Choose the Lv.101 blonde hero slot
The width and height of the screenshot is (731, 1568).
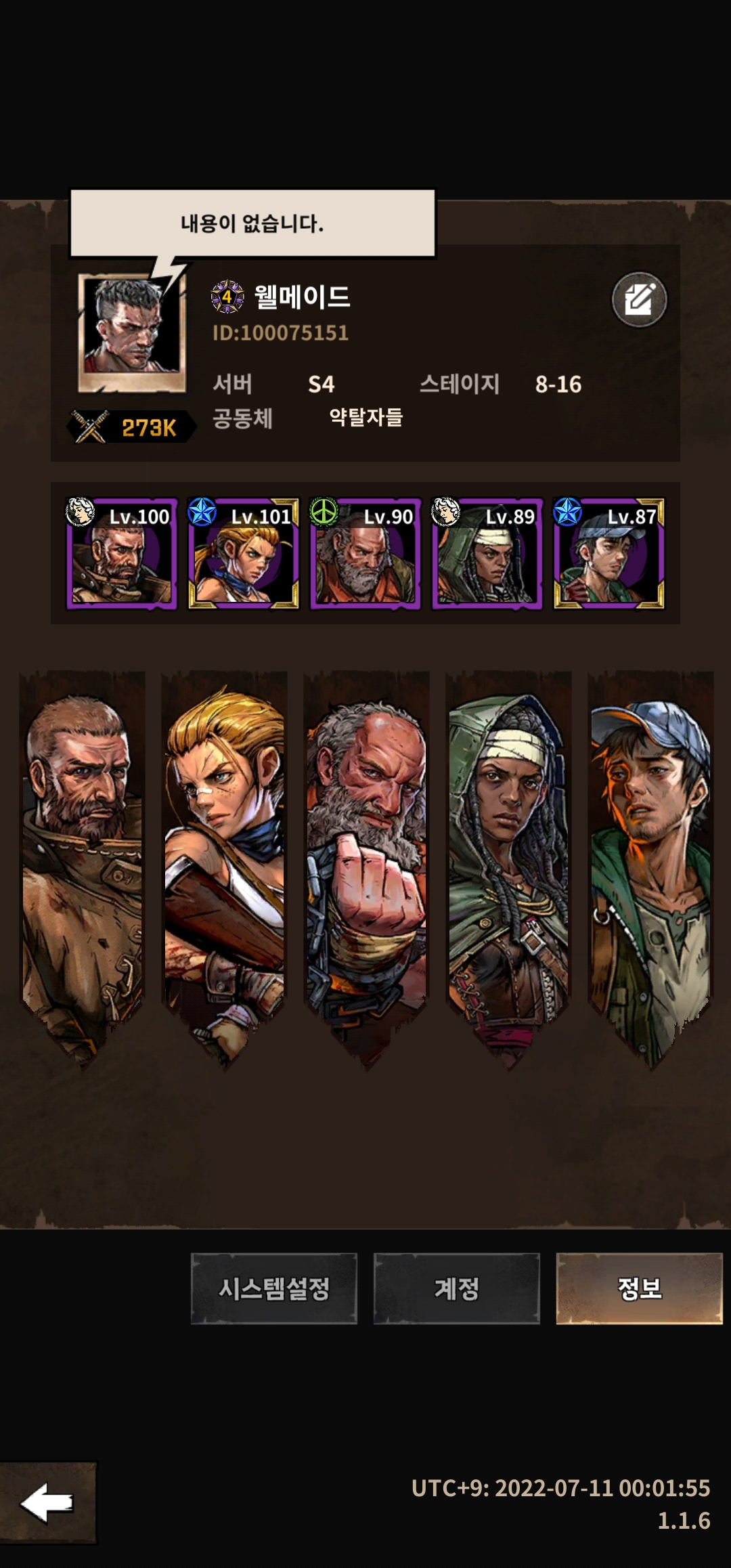(244, 554)
